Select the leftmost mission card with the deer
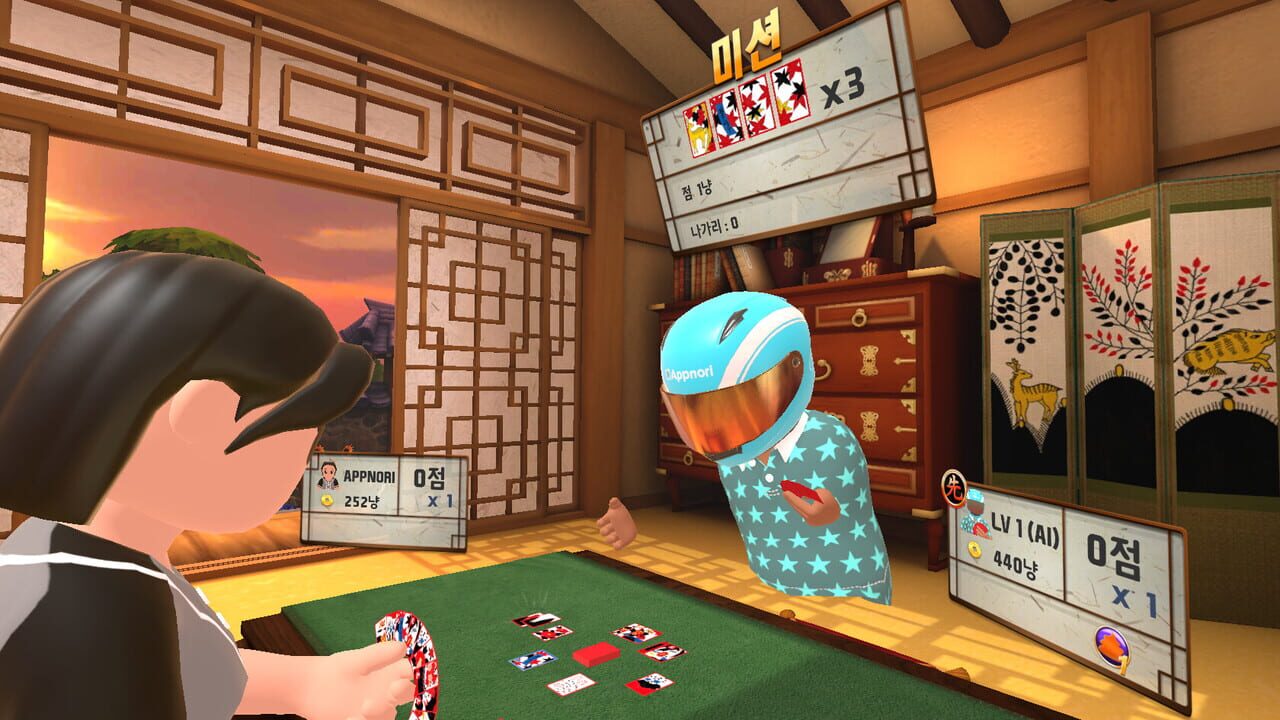Image resolution: width=1280 pixels, height=720 pixels. [x=697, y=132]
